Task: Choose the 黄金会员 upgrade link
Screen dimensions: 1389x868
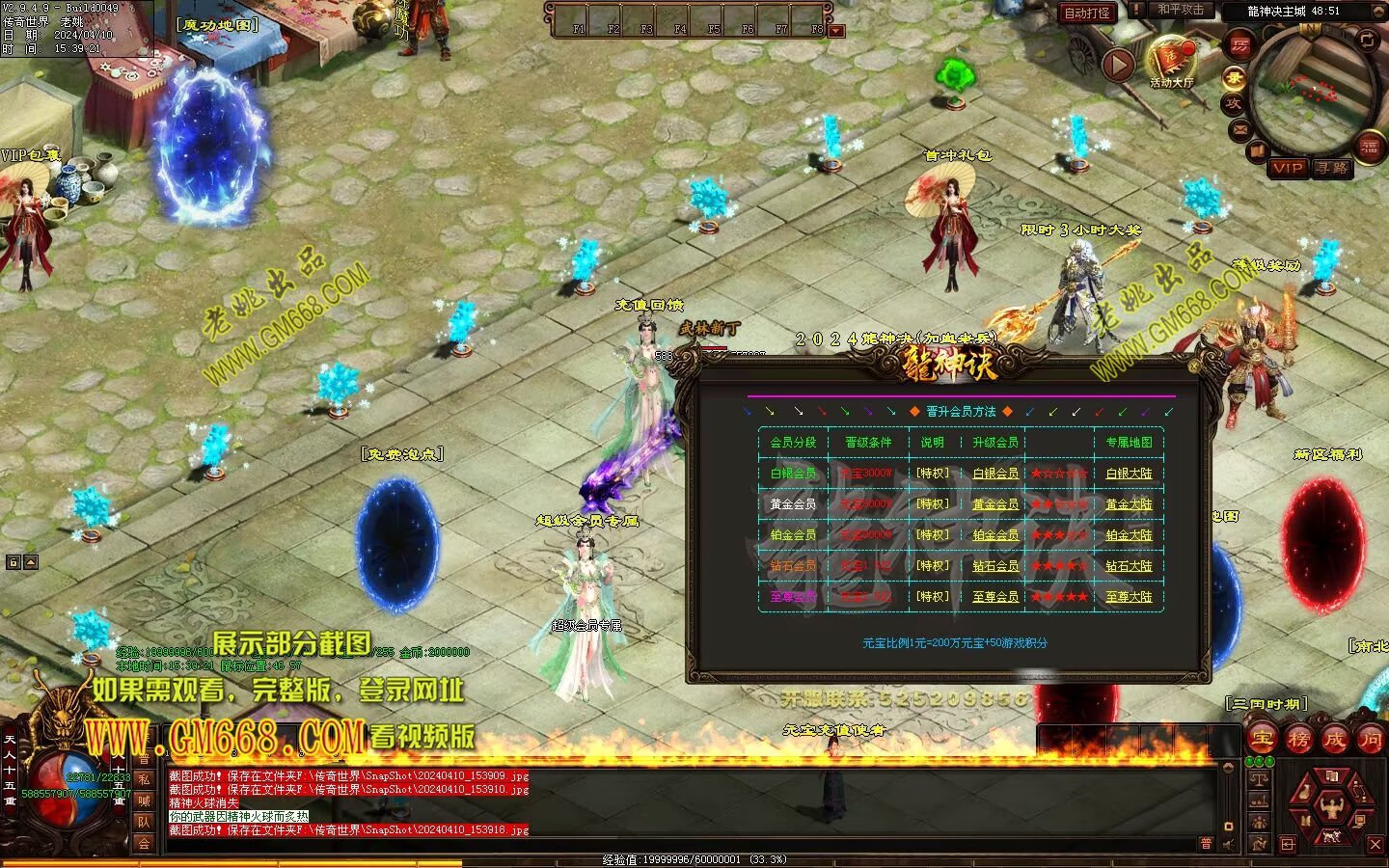Action: pos(995,504)
